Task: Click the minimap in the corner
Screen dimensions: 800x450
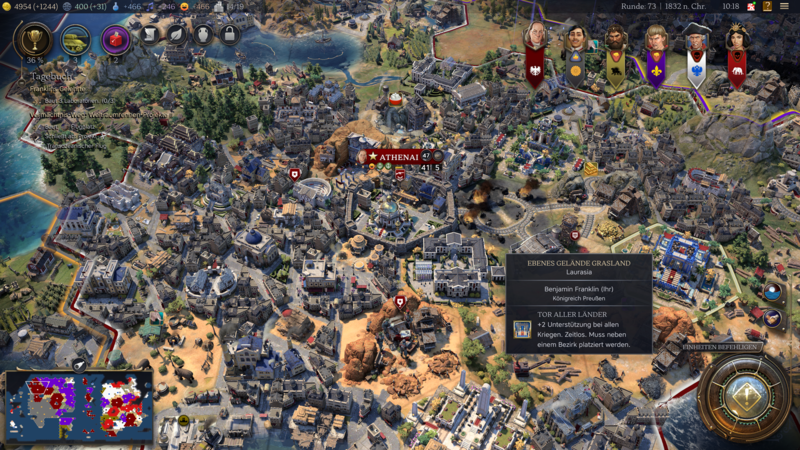Action: click(78, 407)
